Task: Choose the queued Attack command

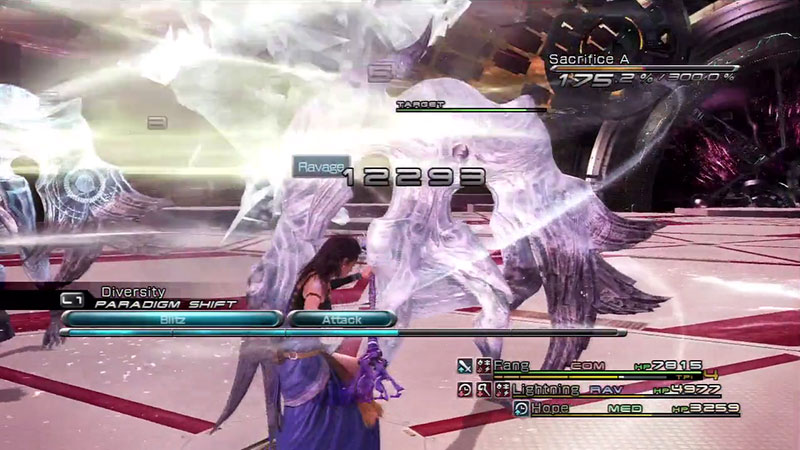Action: coord(342,319)
